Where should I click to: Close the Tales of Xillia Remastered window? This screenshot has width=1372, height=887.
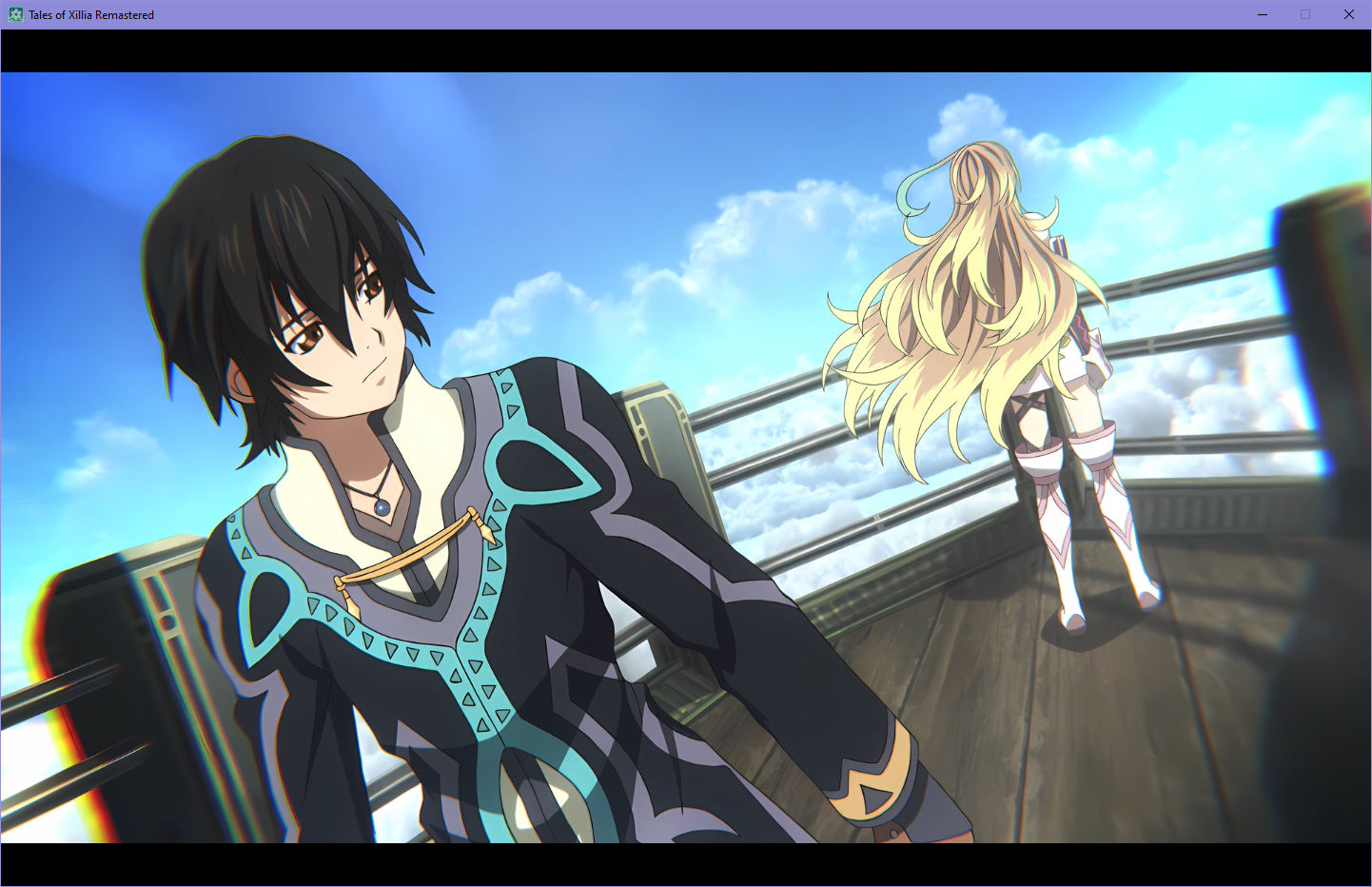pyautogui.click(x=1348, y=14)
